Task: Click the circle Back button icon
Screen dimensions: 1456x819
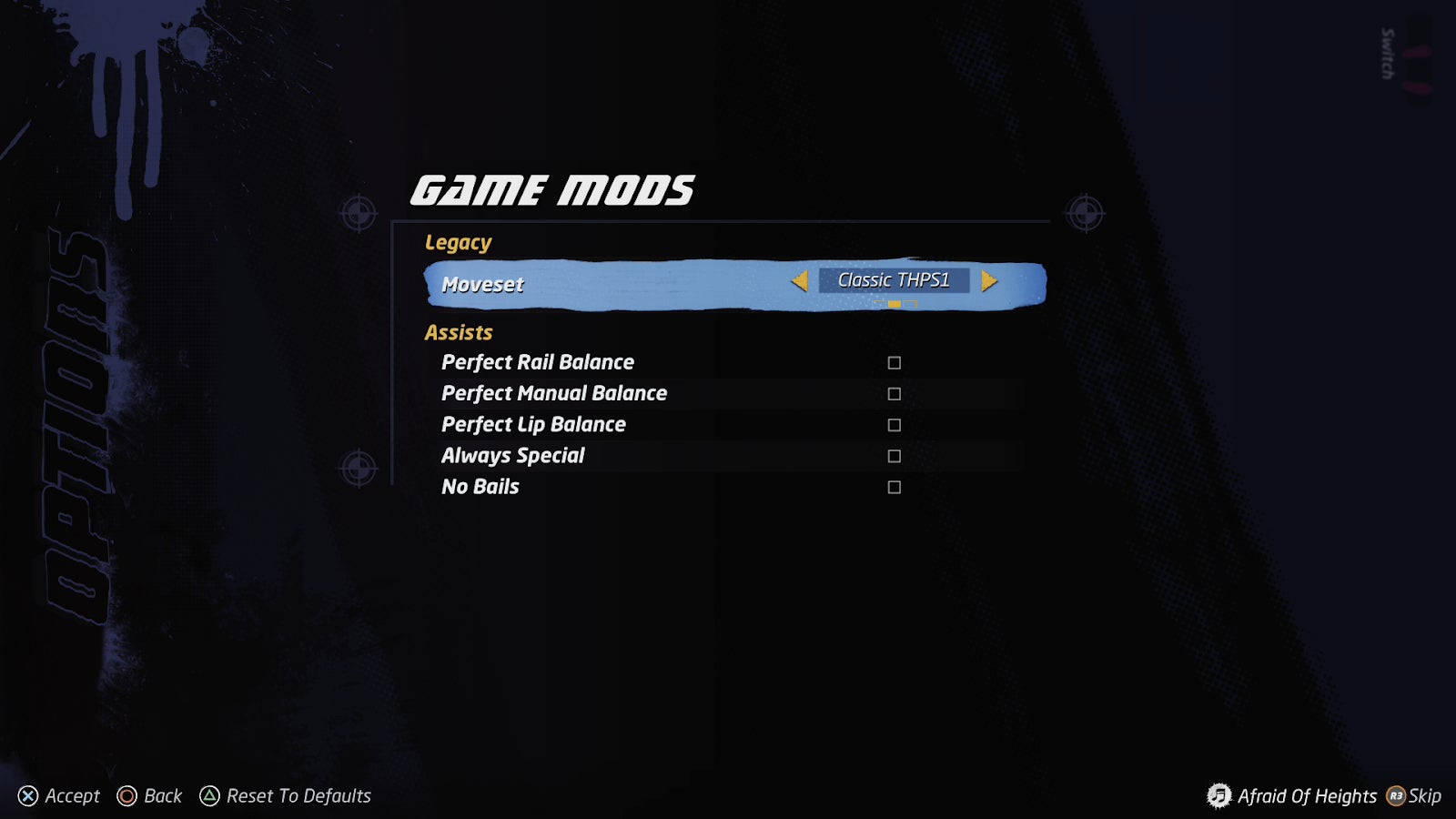Action: tap(126, 795)
